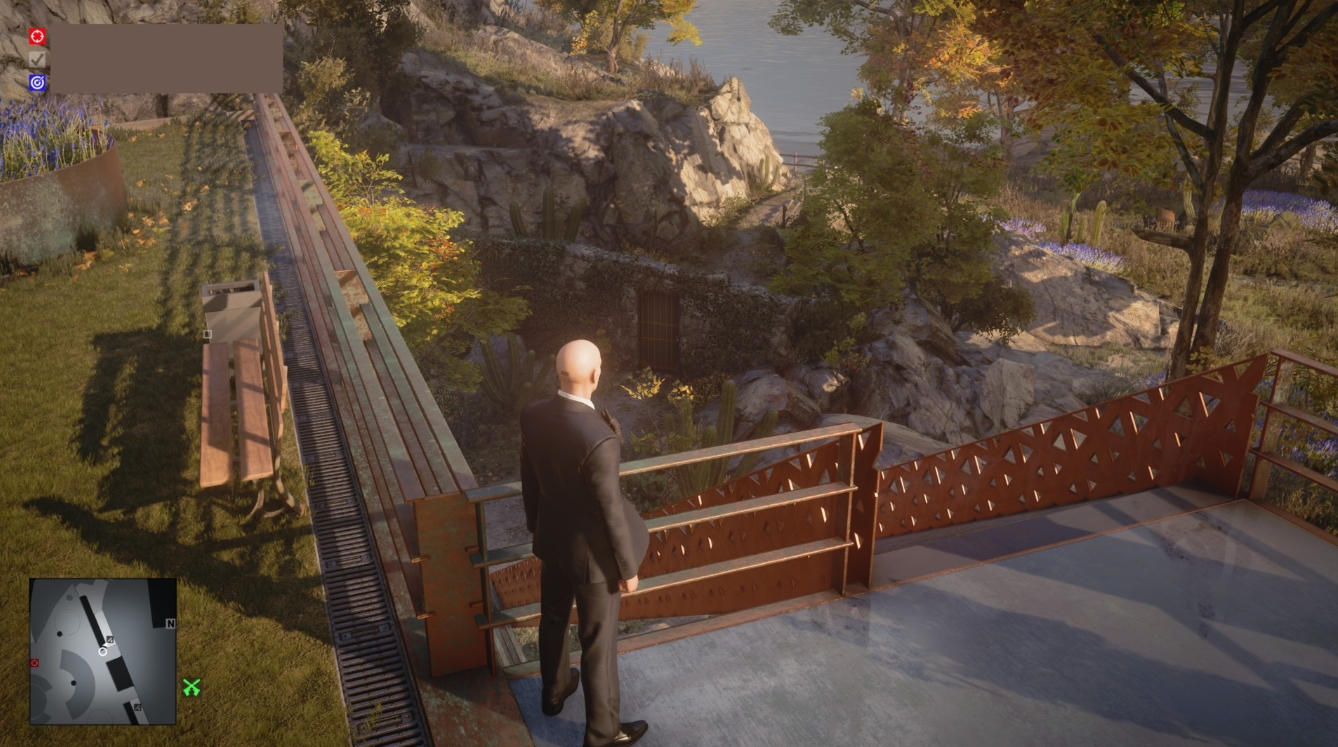The width and height of the screenshot is (1338, 747).
Task: Click the blue dartboard challenge icon
Action: point(37,81)
